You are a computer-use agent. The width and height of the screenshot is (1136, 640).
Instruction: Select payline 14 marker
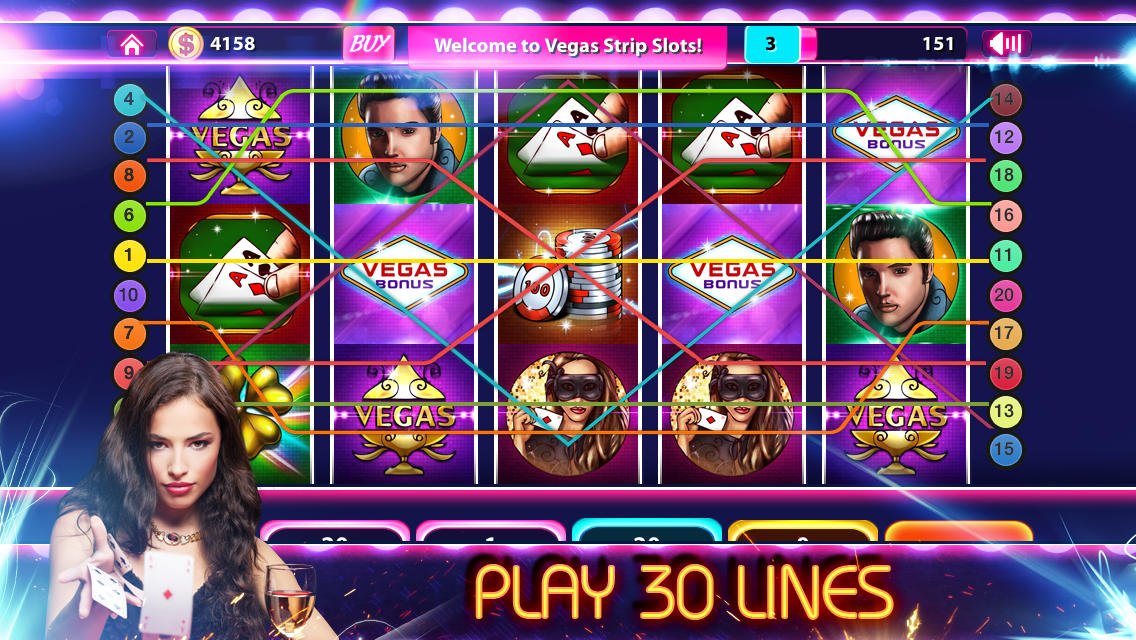(x=1006, y=99)
